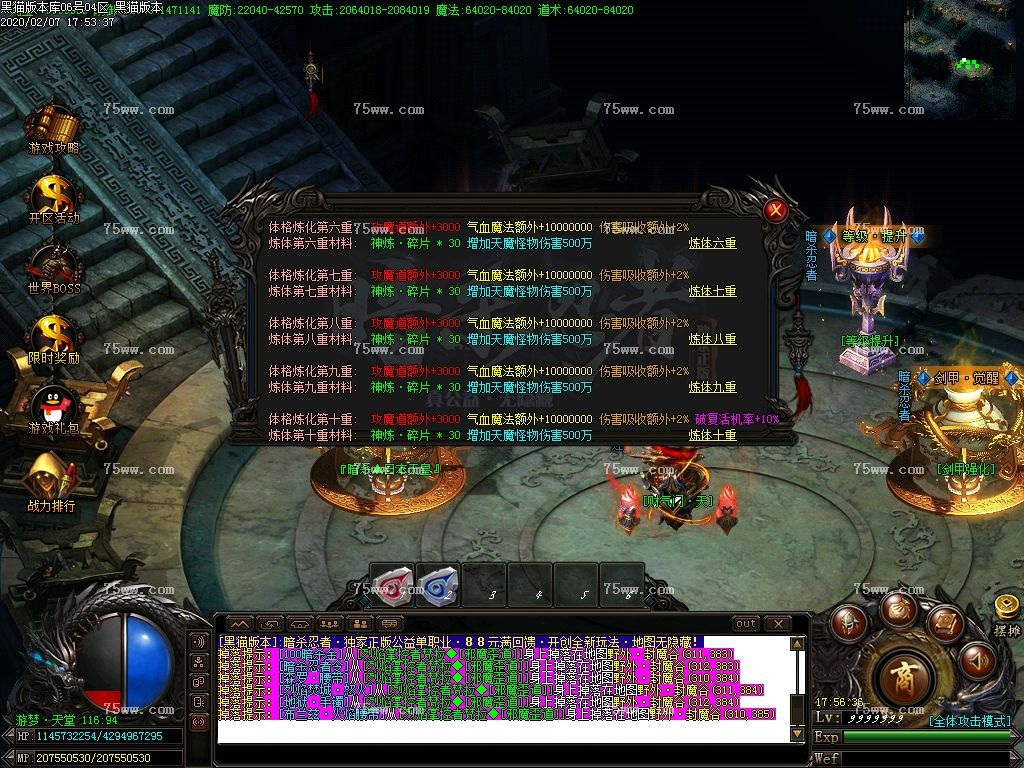1024x768 pixels.
Task: Click the 炼体九重 upgrade link
Action: (712, 387)
